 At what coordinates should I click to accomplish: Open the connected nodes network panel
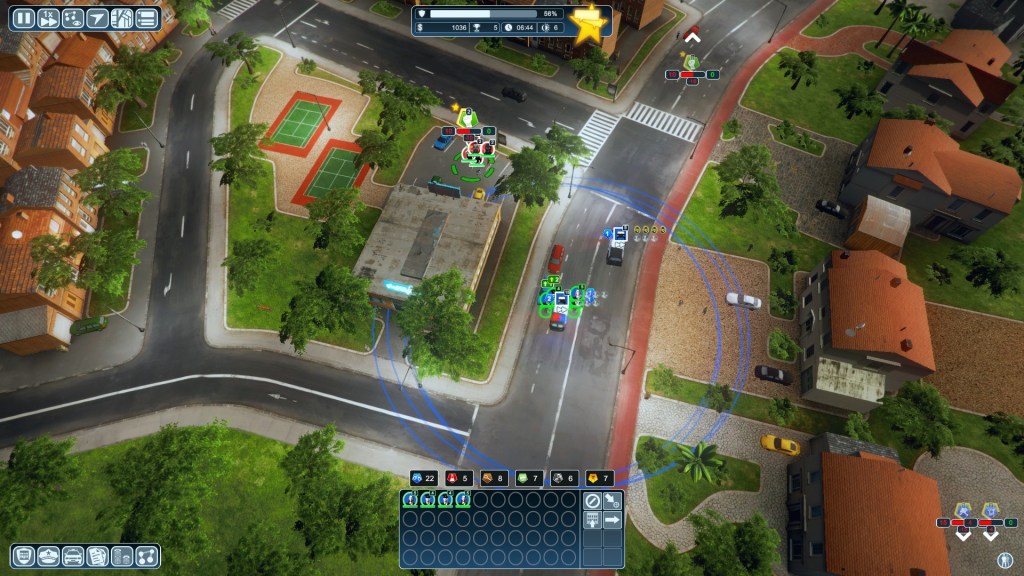pos(145,556)
